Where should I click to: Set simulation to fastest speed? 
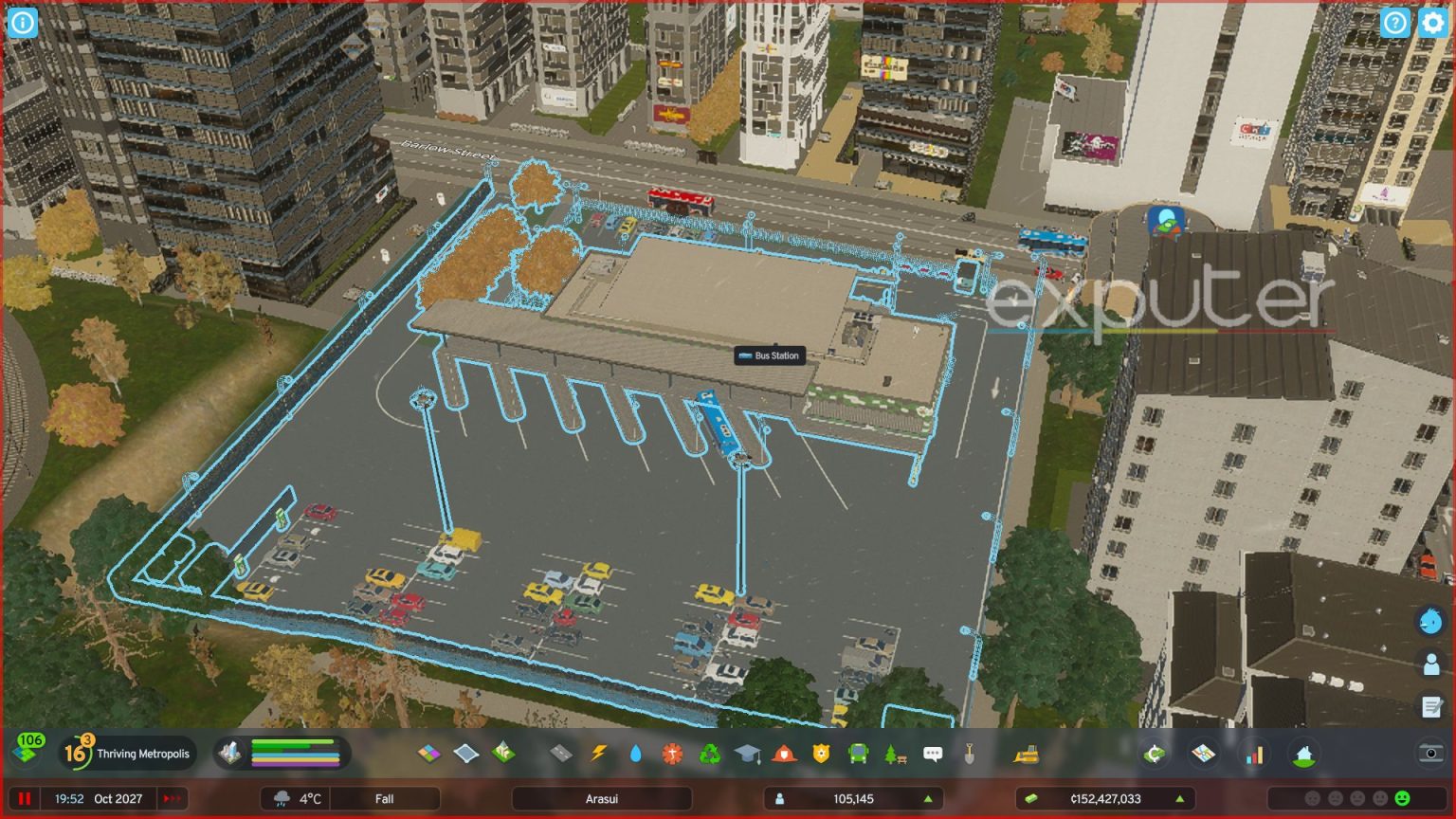point(173,798)
